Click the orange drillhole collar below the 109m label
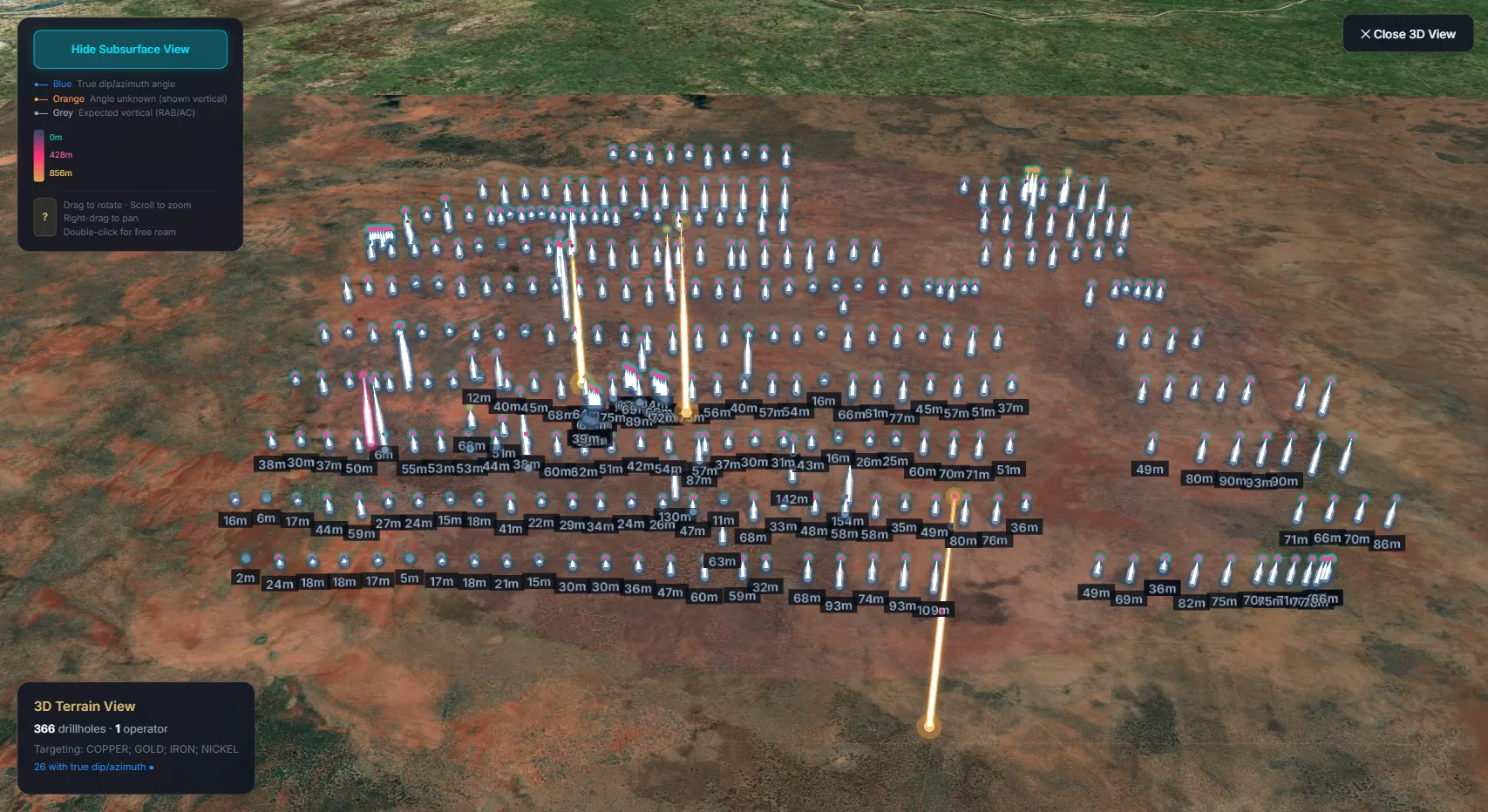 point(954,495)
